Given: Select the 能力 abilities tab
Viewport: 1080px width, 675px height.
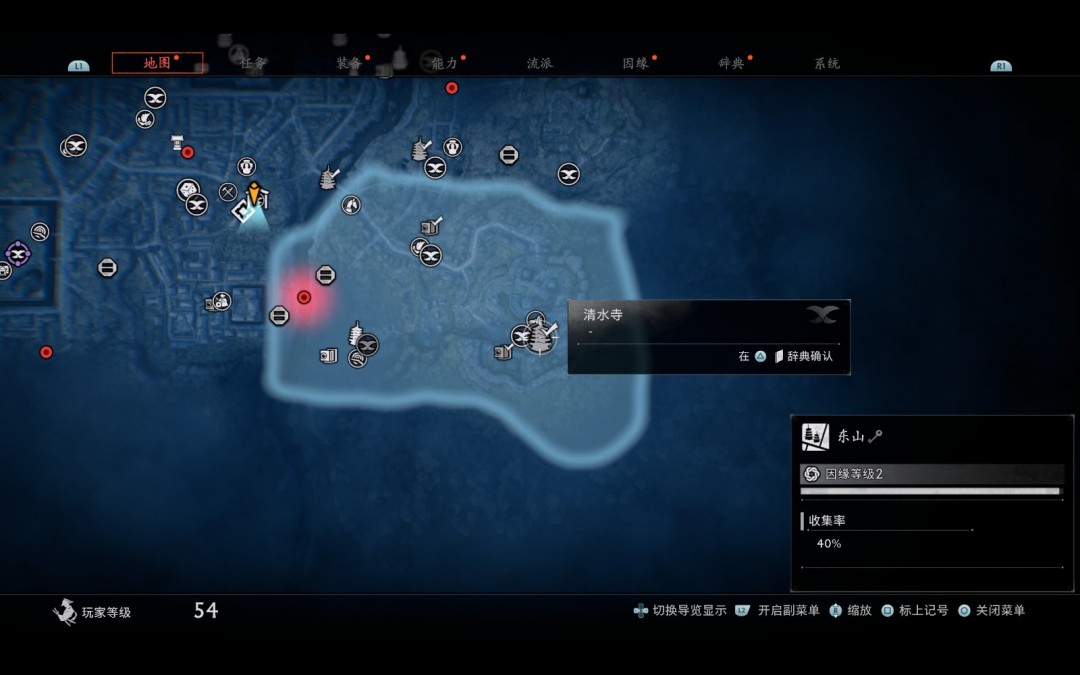Looking at the screenshot, I should click(x=444, y=63).
